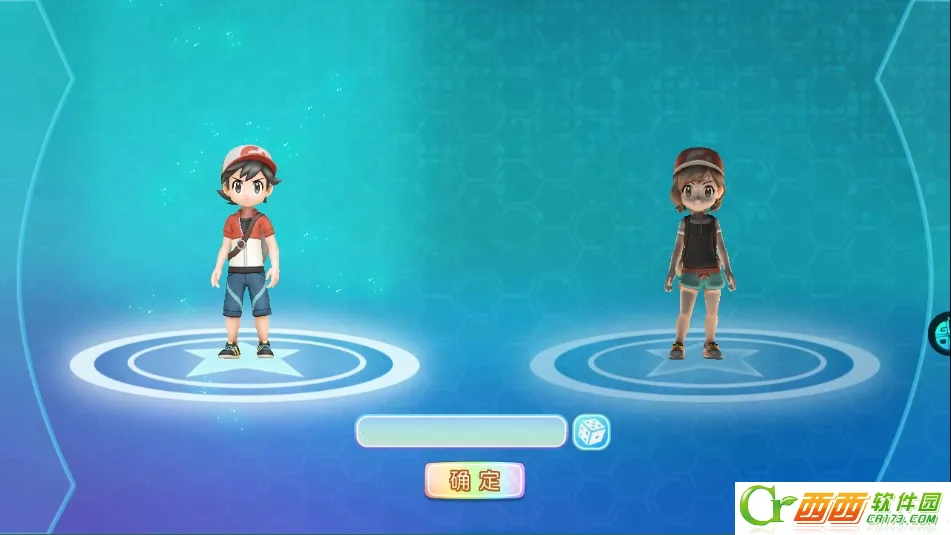Select the boy trainer with white cap
This screenshot has width=951, height=535.
pos(246,252)
